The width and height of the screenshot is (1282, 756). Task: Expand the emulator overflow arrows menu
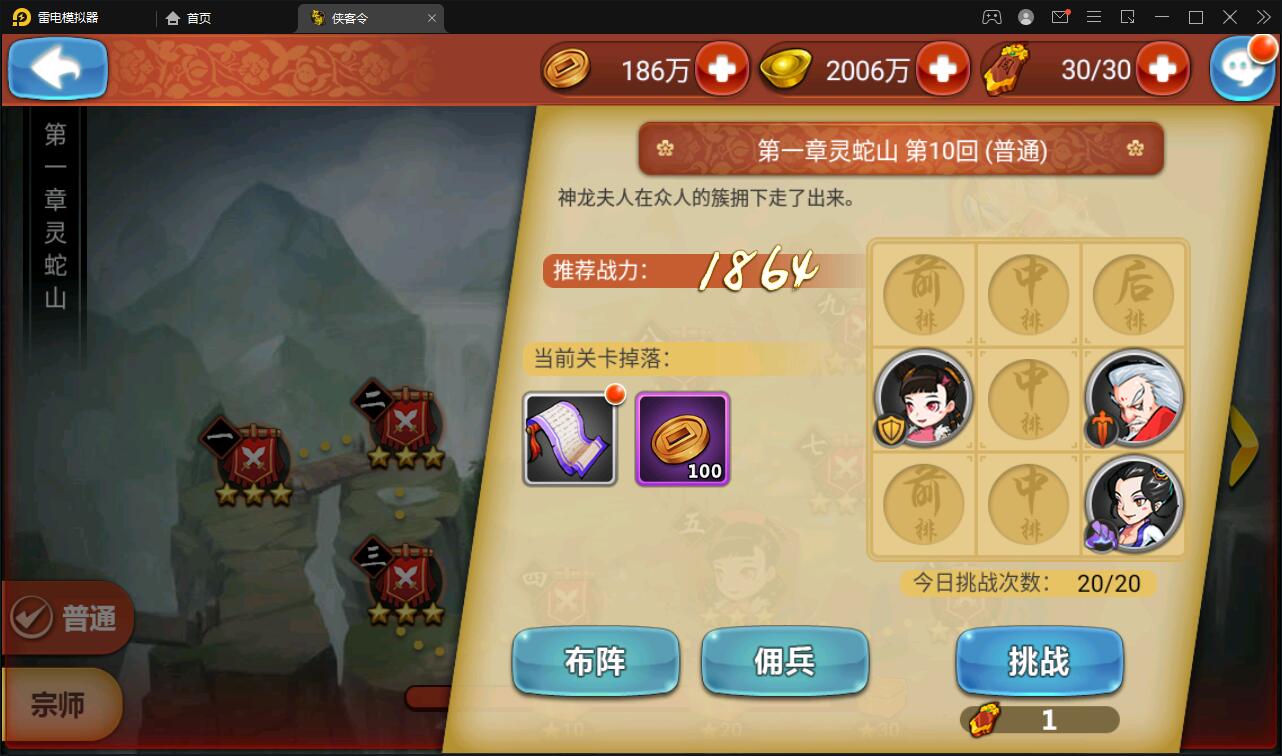coord(1264,16)
